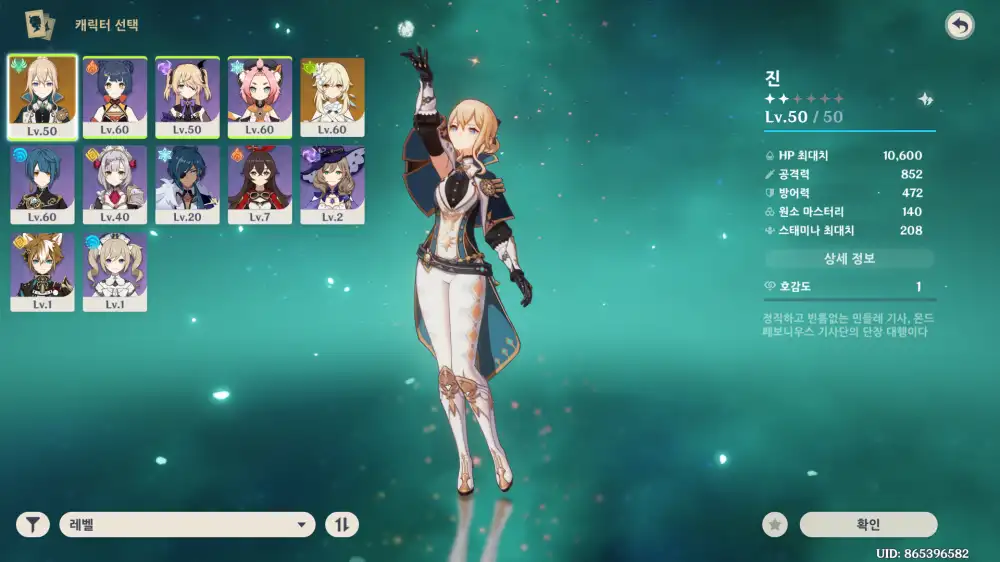Pick Fischl from the character list
This screenshot has width=1000, height=562.
187,97
